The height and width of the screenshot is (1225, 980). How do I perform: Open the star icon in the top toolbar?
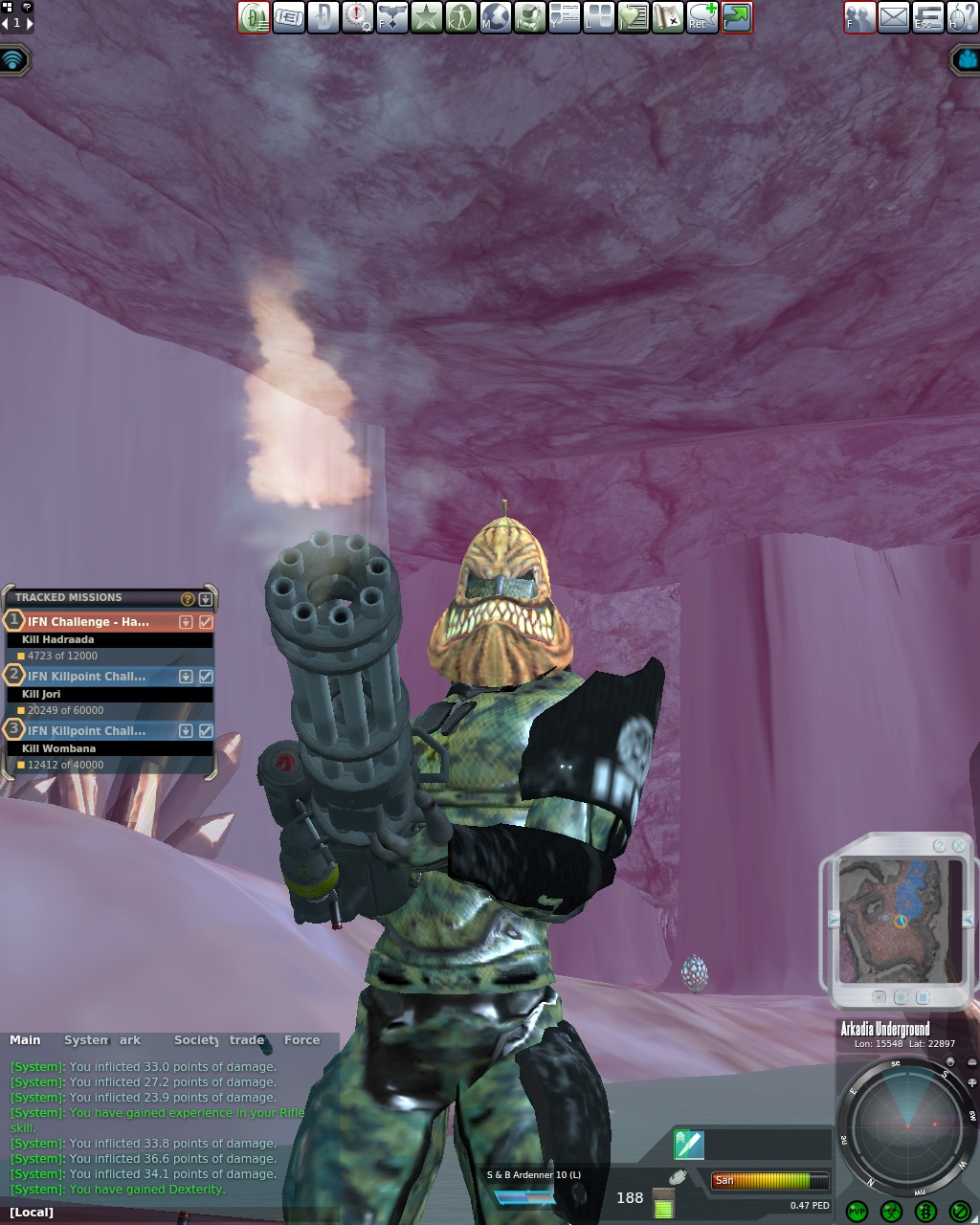(427, 17)
